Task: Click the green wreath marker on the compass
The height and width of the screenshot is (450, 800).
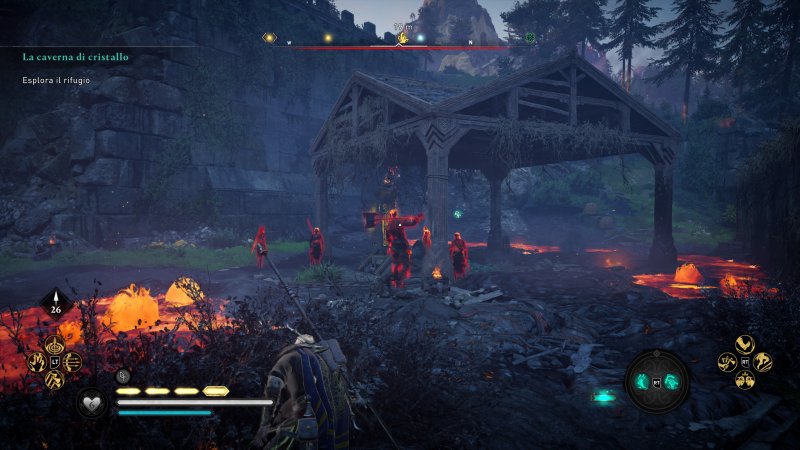Action: point(529,38)
